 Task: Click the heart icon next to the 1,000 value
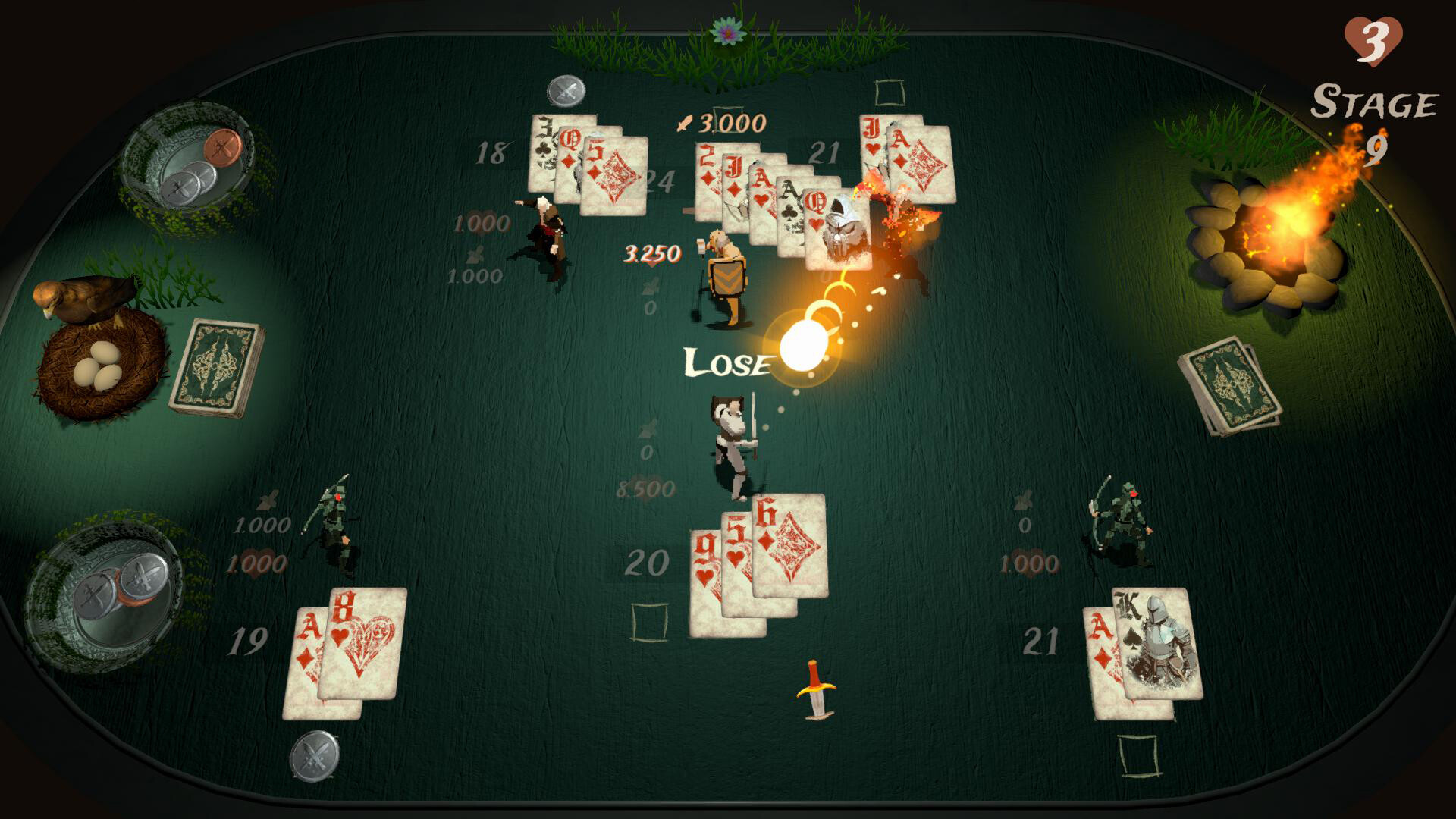coord(258,563)
